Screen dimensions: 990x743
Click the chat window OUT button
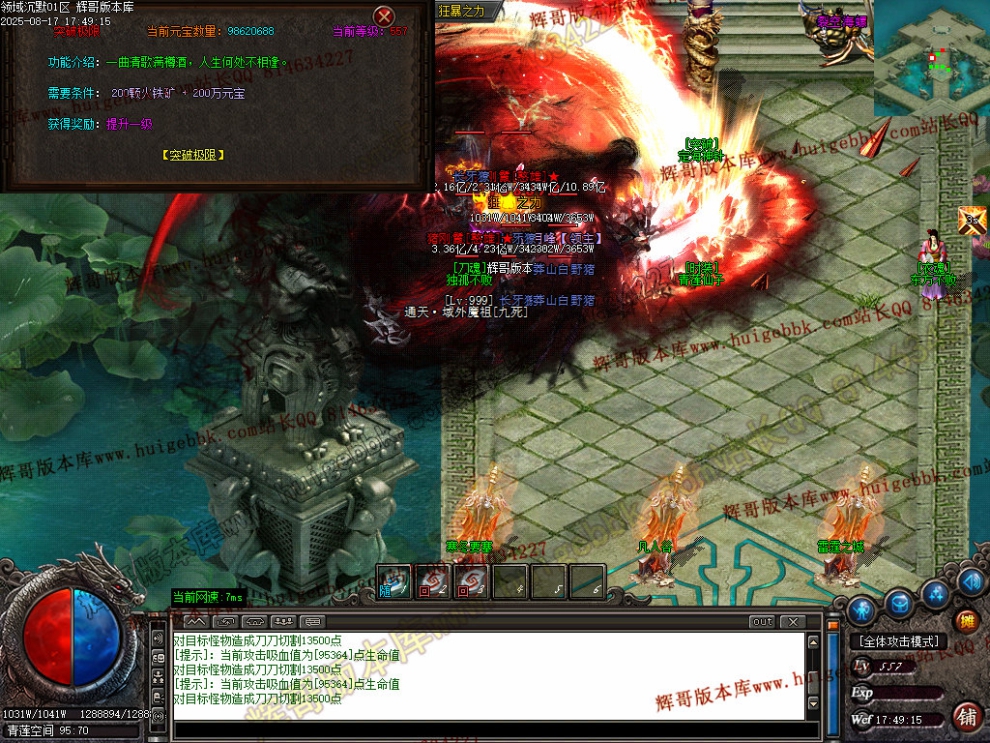click(762, 622)
